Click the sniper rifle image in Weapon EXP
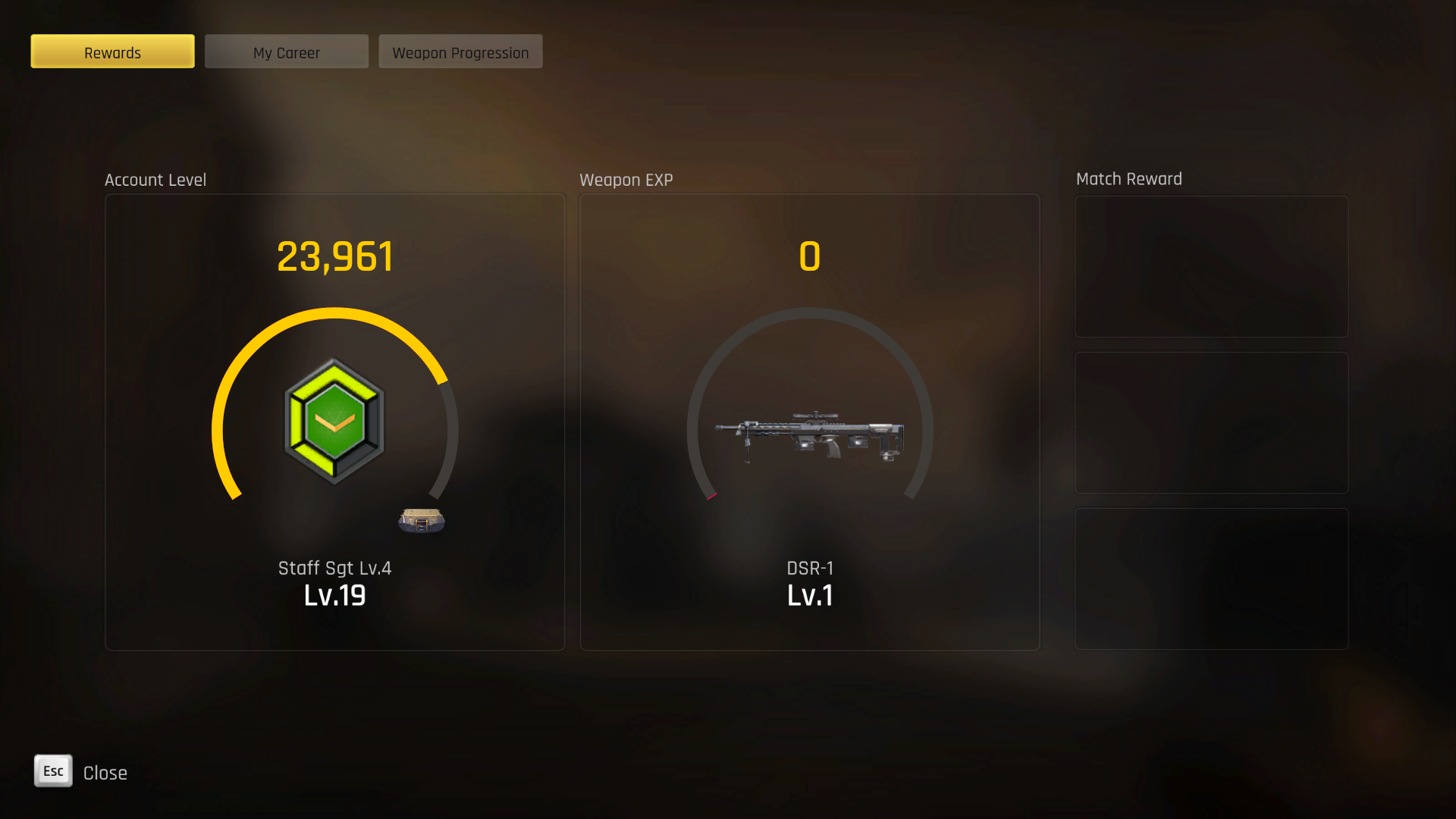The width and height of the screenshot is (1456, 819). [810, 432]
